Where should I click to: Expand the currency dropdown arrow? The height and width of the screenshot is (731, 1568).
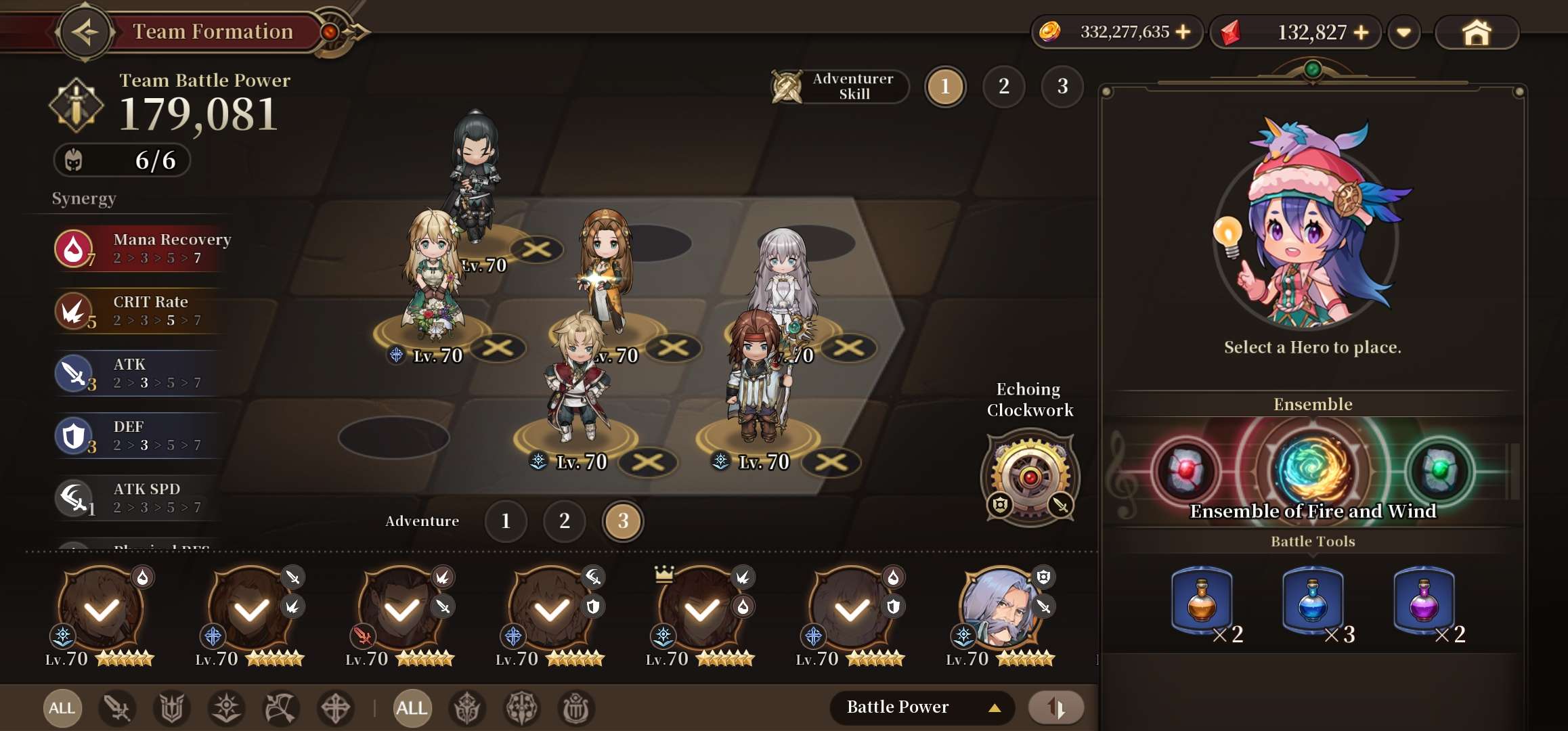1403,32
